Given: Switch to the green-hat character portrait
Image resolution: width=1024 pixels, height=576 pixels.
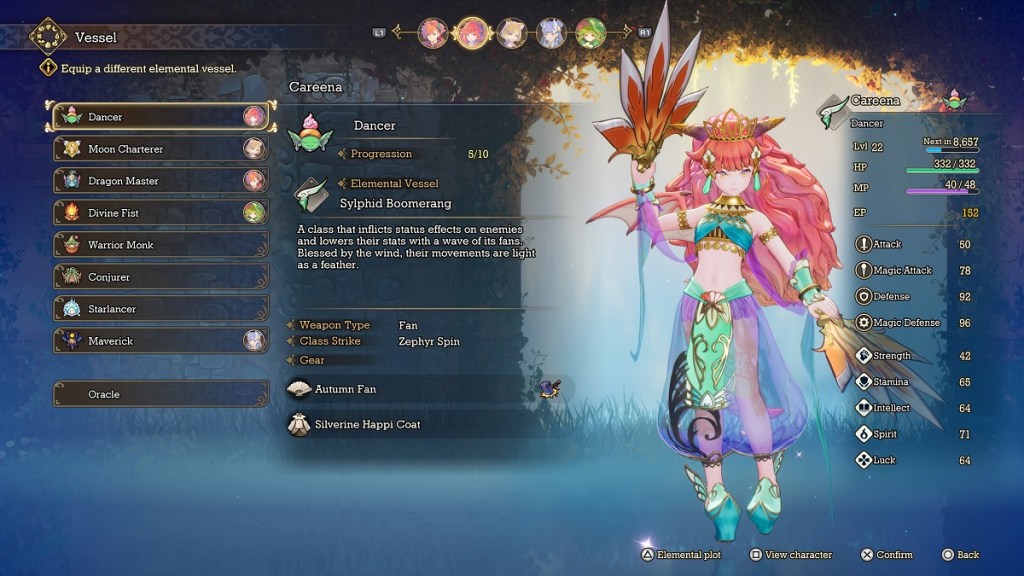Looking at the screenshot, I should (590, 33).
